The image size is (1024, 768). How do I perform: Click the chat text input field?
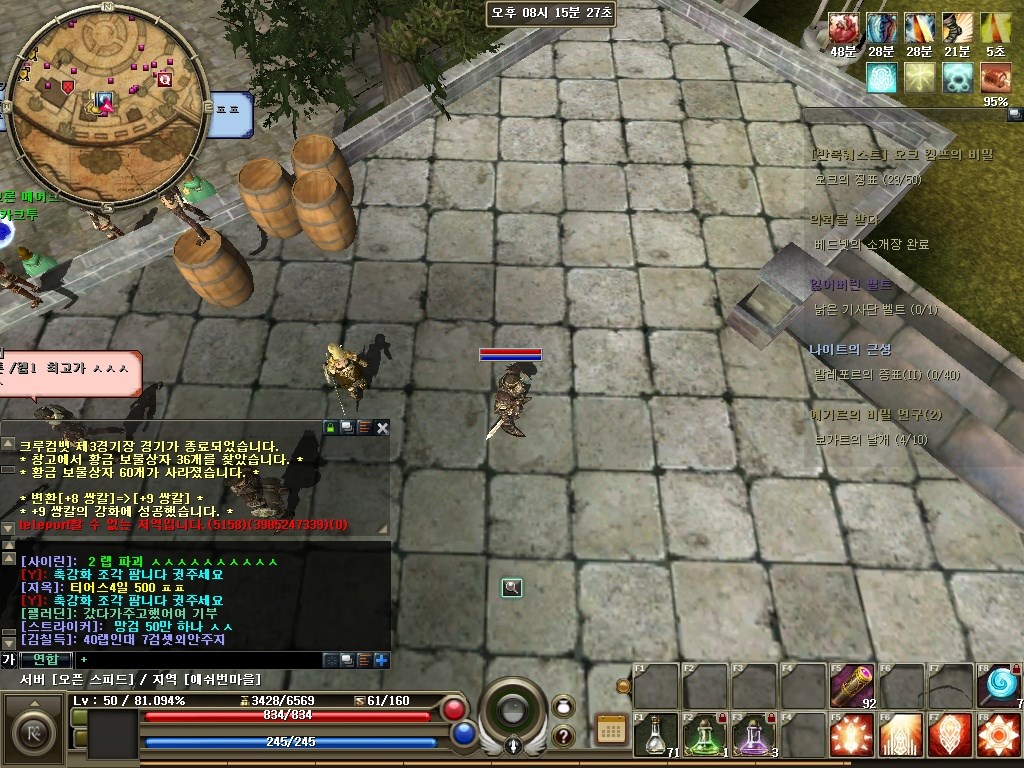pyautogui.click(x=200, y=660)
